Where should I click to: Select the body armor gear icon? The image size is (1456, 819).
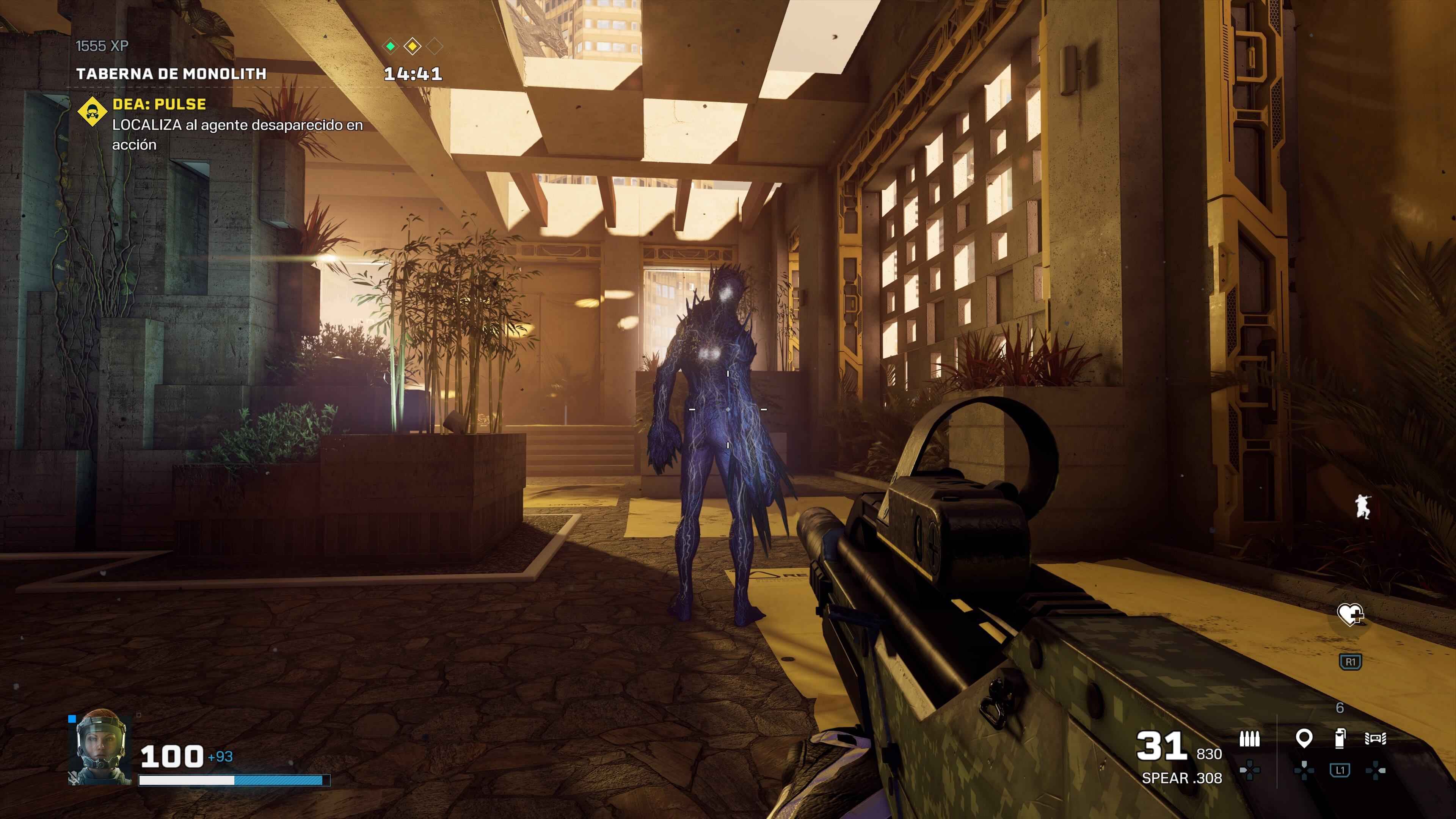click(1375, 738)
